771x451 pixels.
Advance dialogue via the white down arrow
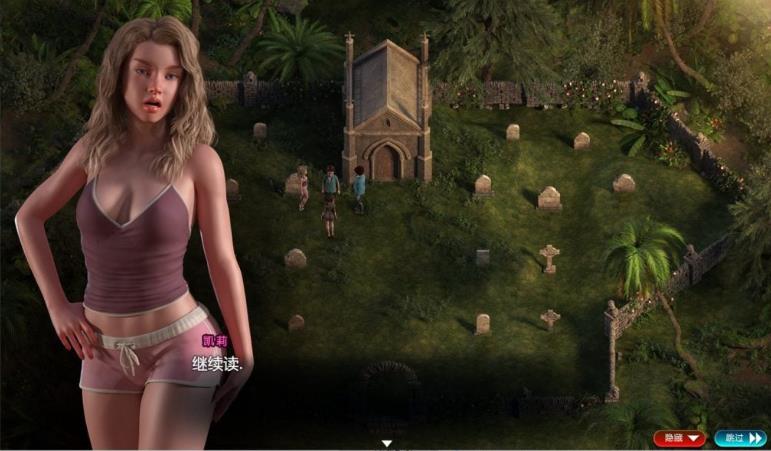click(x=387, y=442)
